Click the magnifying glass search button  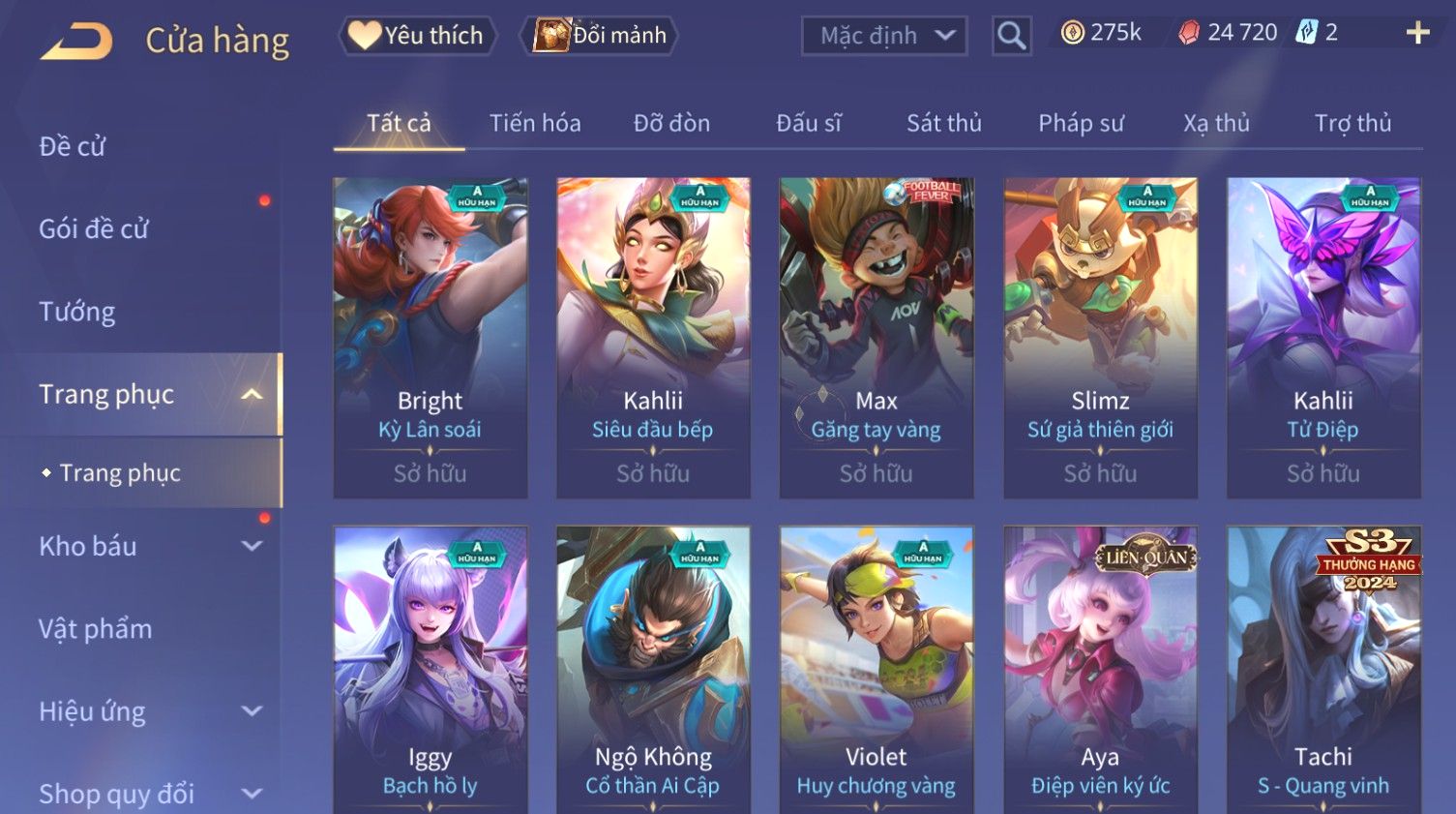coord(1011,37)
